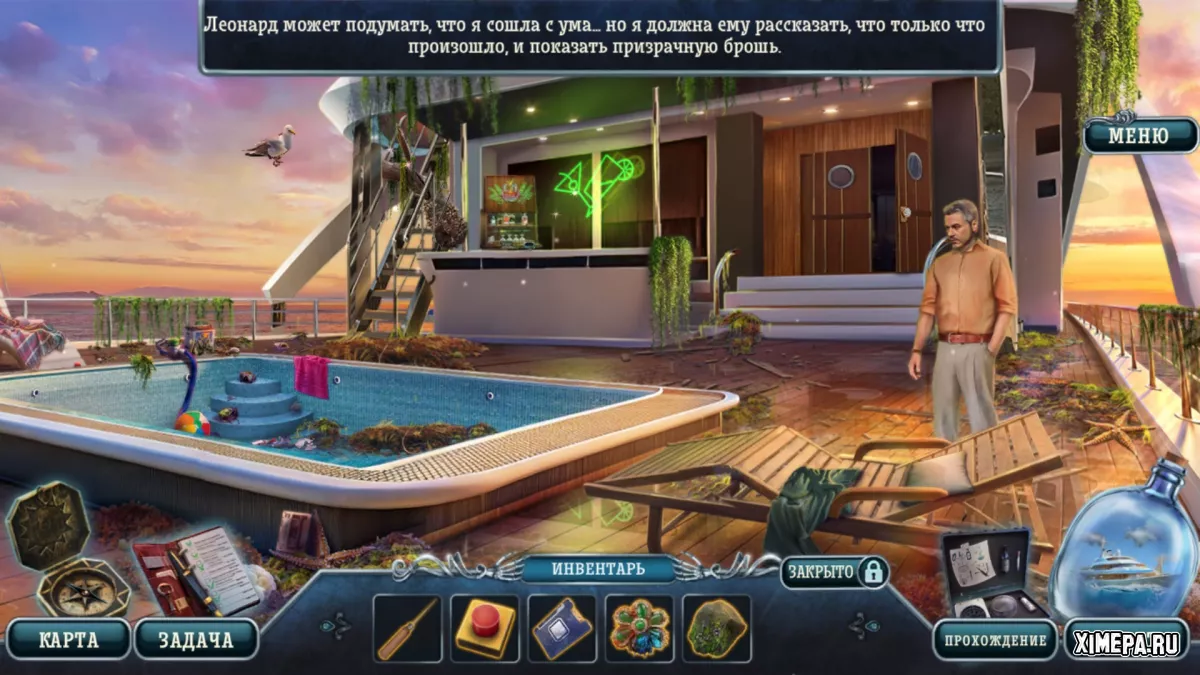This screenshot has width=1200, height=675.
Task: Open the Меню button
Action: (x=1139, y=135)
